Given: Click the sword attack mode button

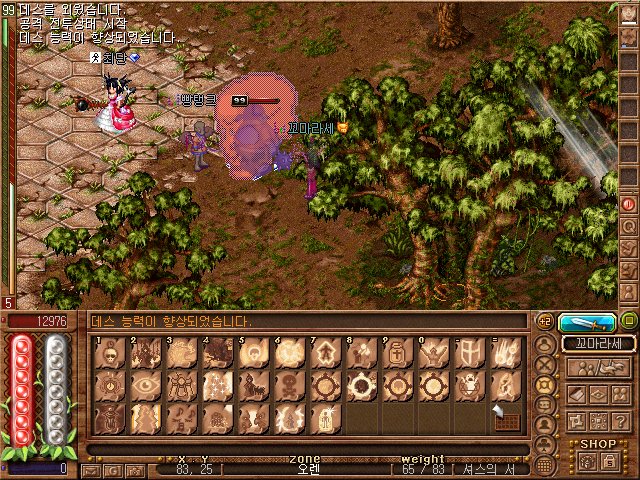Looking at the screenshot, I should tap(587, 322).
